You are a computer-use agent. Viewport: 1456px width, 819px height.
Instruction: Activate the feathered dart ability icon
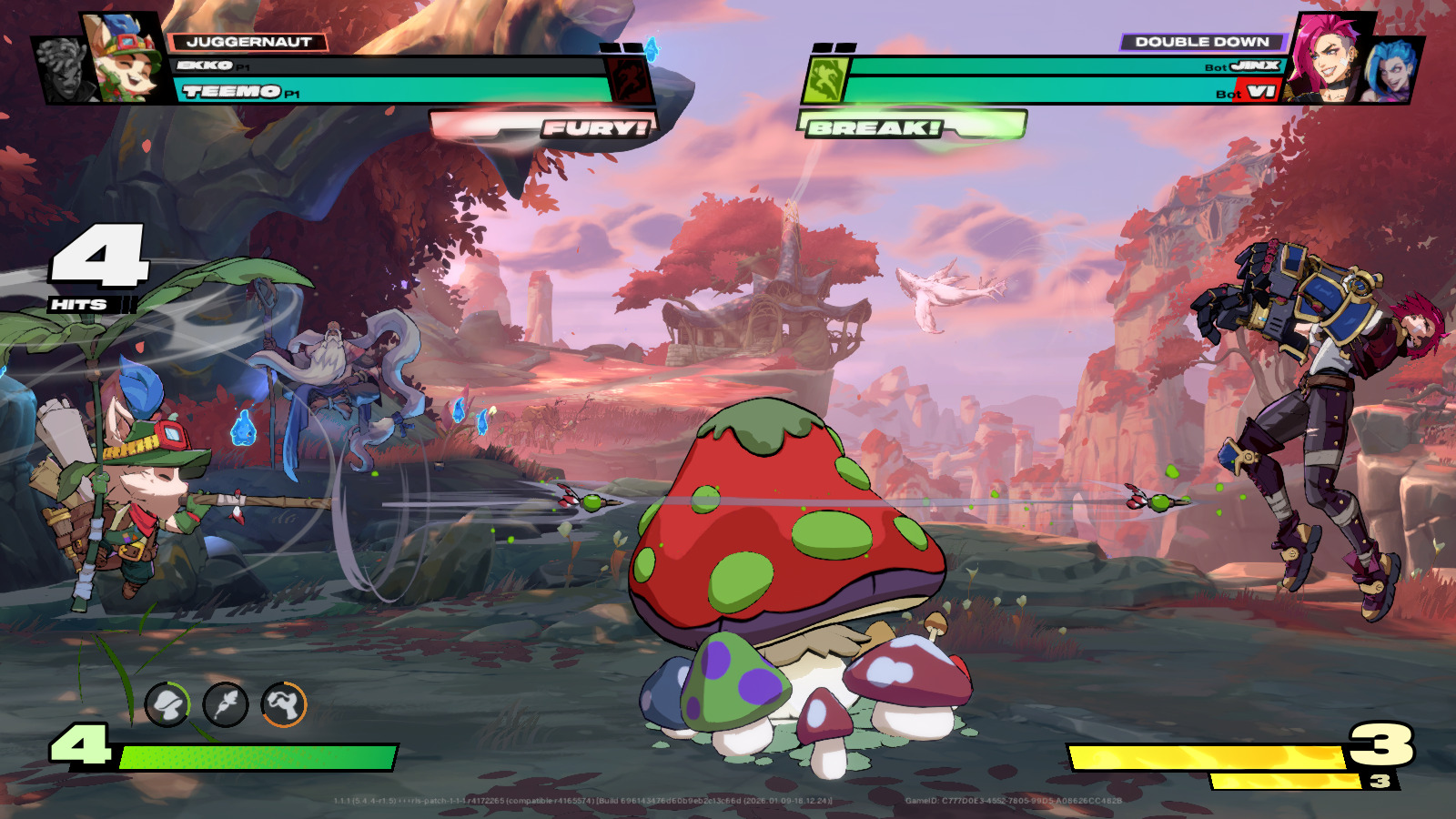tap(226, 704)
